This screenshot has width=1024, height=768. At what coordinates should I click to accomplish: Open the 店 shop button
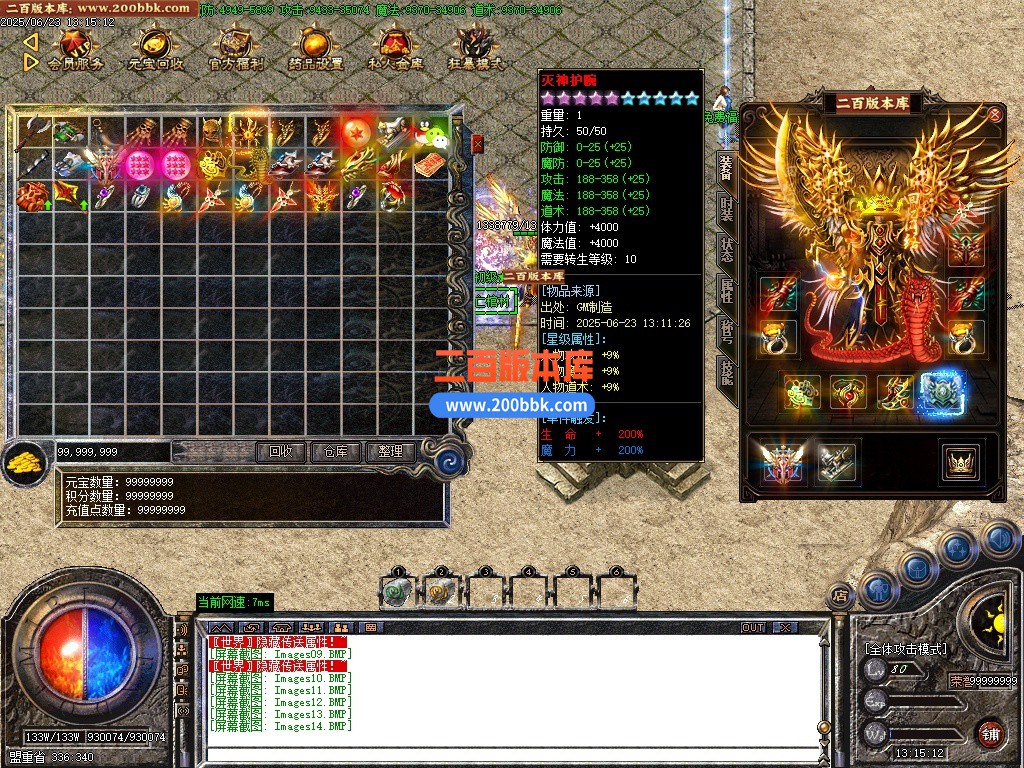840,597
